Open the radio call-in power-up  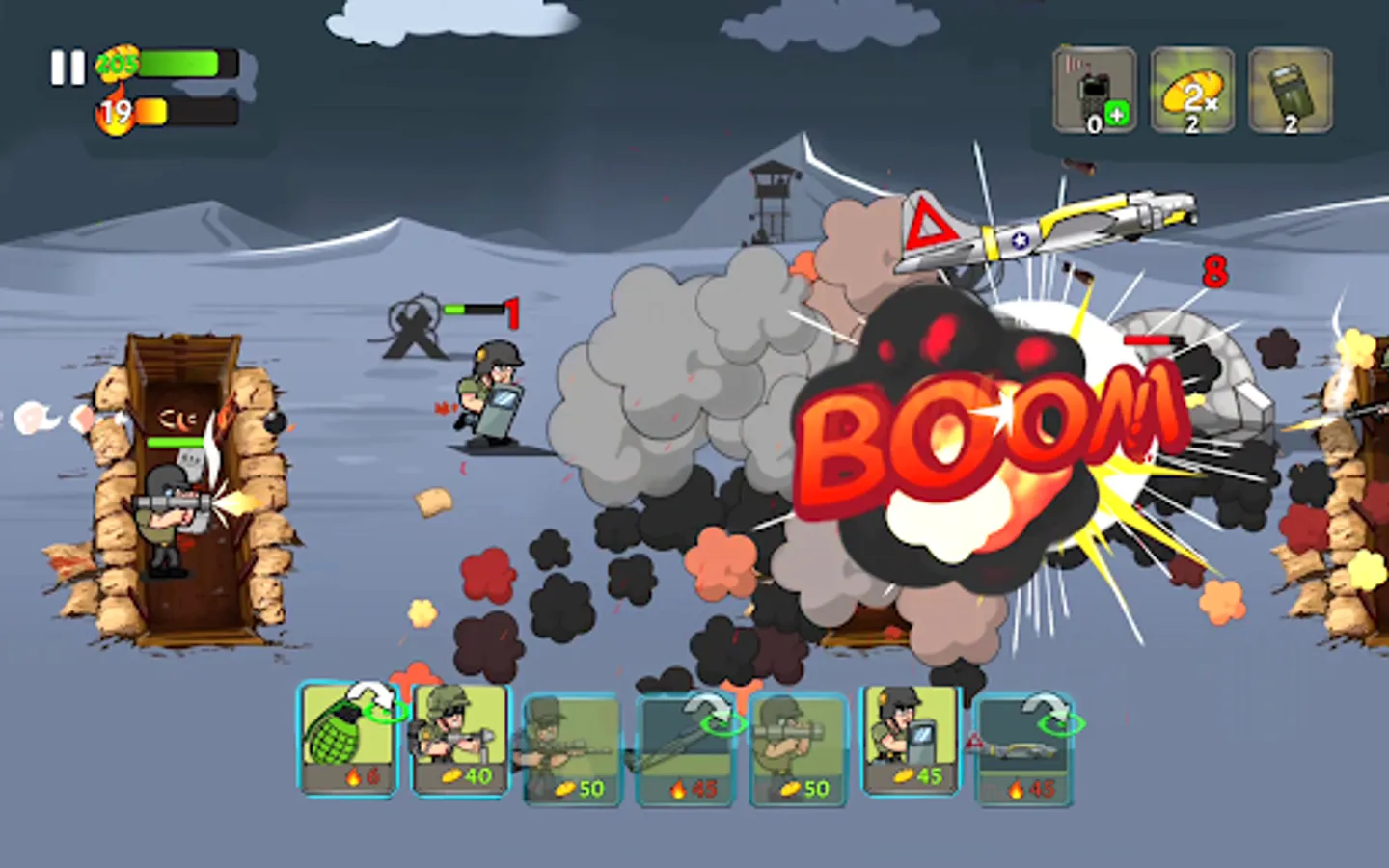tap(1095, 89)
